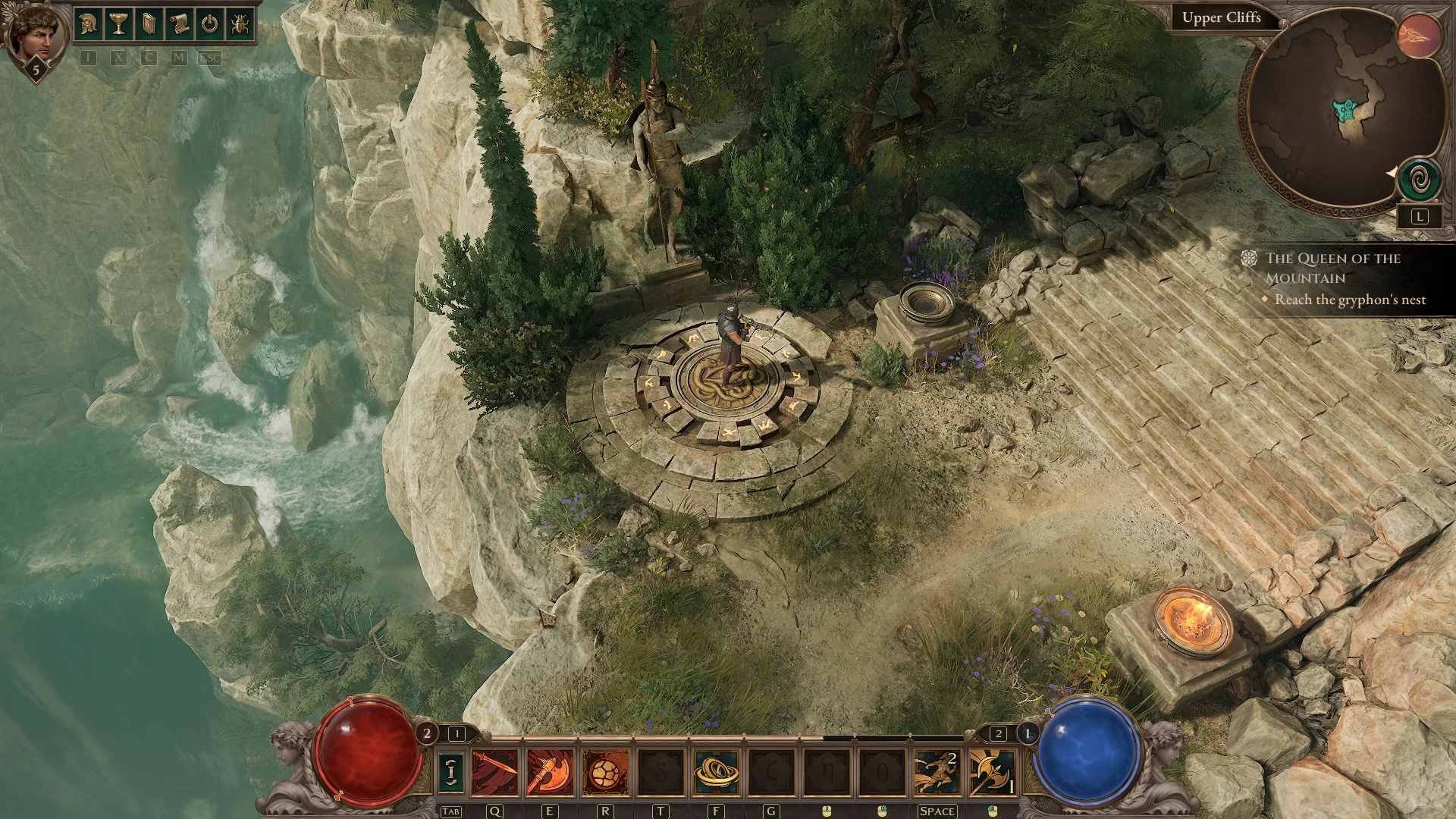1456x819 pixels.
Task: Select the golden double axe attack
Action: coord(992,772)
